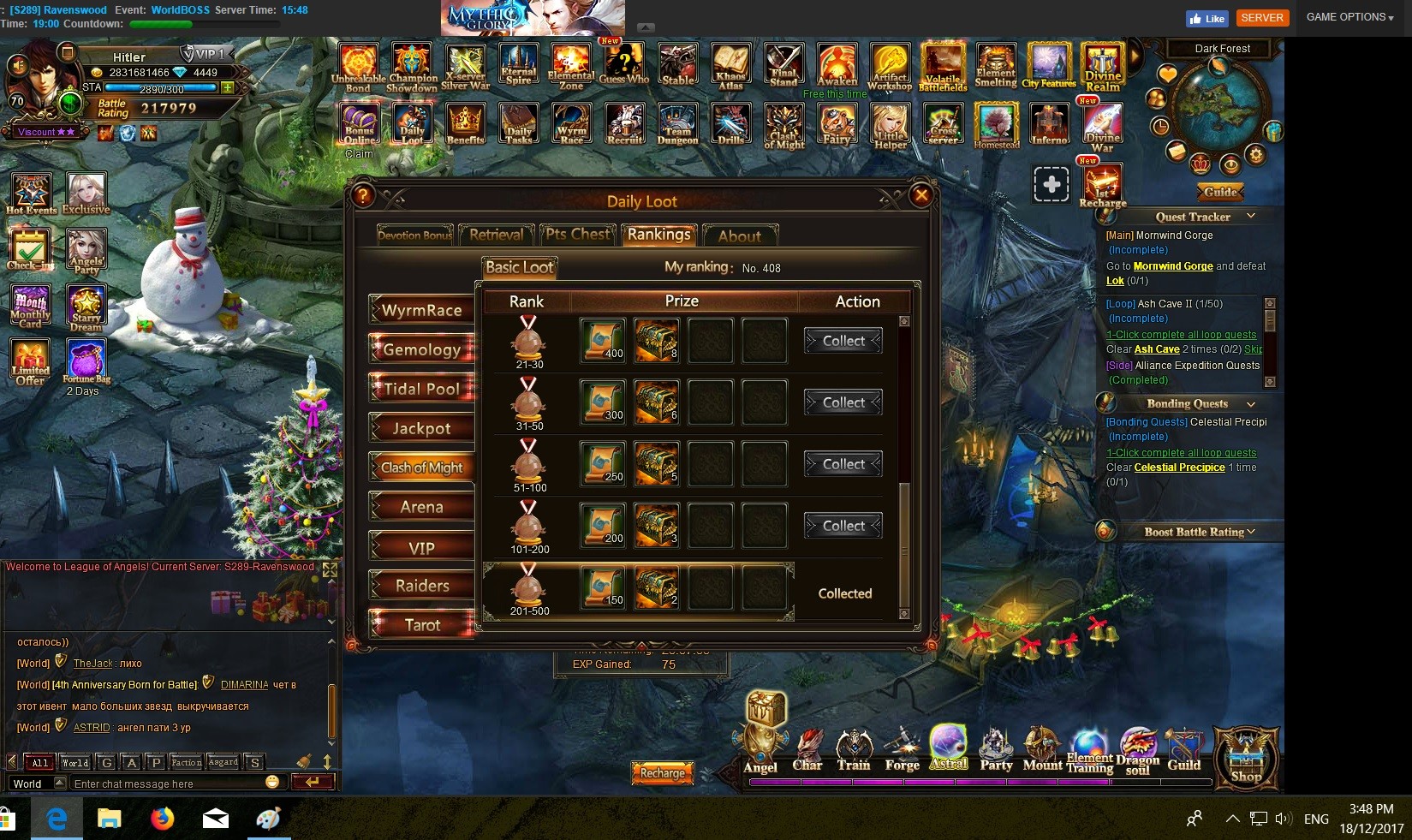Show the About tab
The image size is (1412, 840).
click(739, 235)
